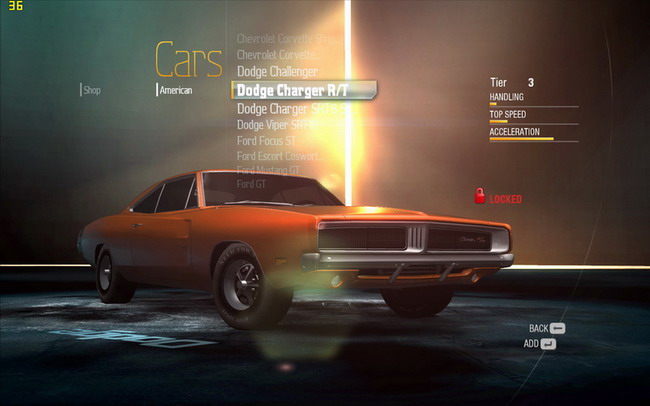The image size is (650, 406).
Task: Select Dodge Challenger from the car list
Action: coord(277,72)
